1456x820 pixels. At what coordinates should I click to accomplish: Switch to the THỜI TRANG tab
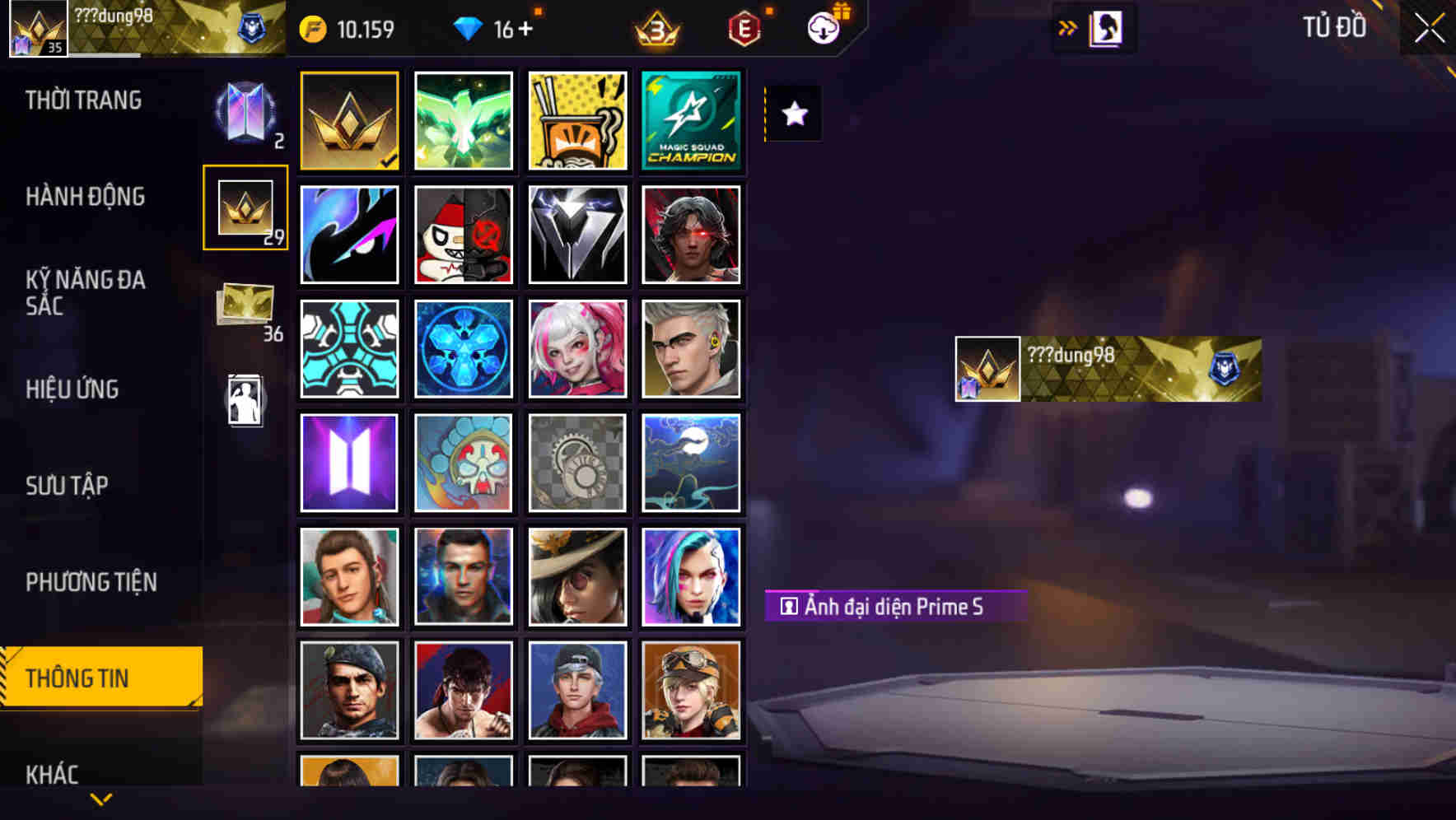point(82,100)
